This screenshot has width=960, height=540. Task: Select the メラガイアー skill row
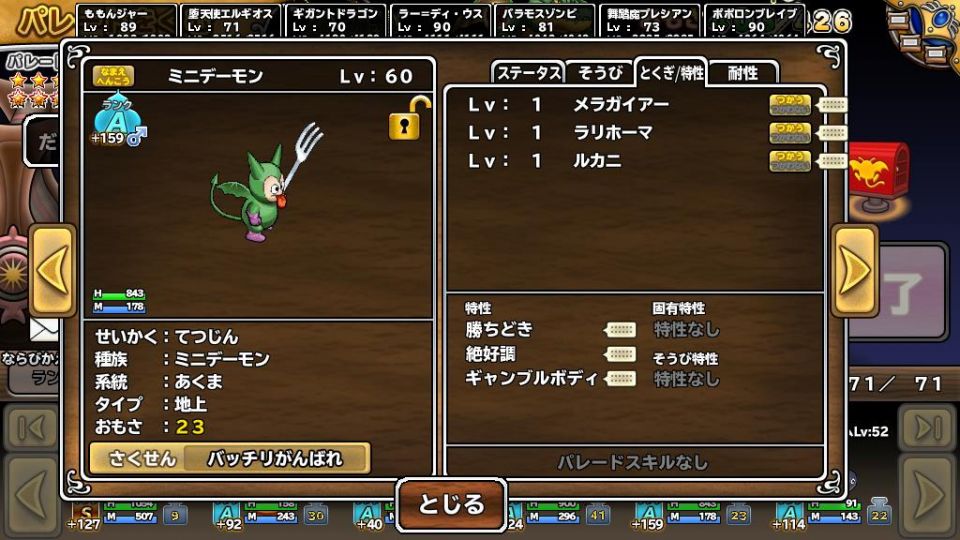(620, 104)
